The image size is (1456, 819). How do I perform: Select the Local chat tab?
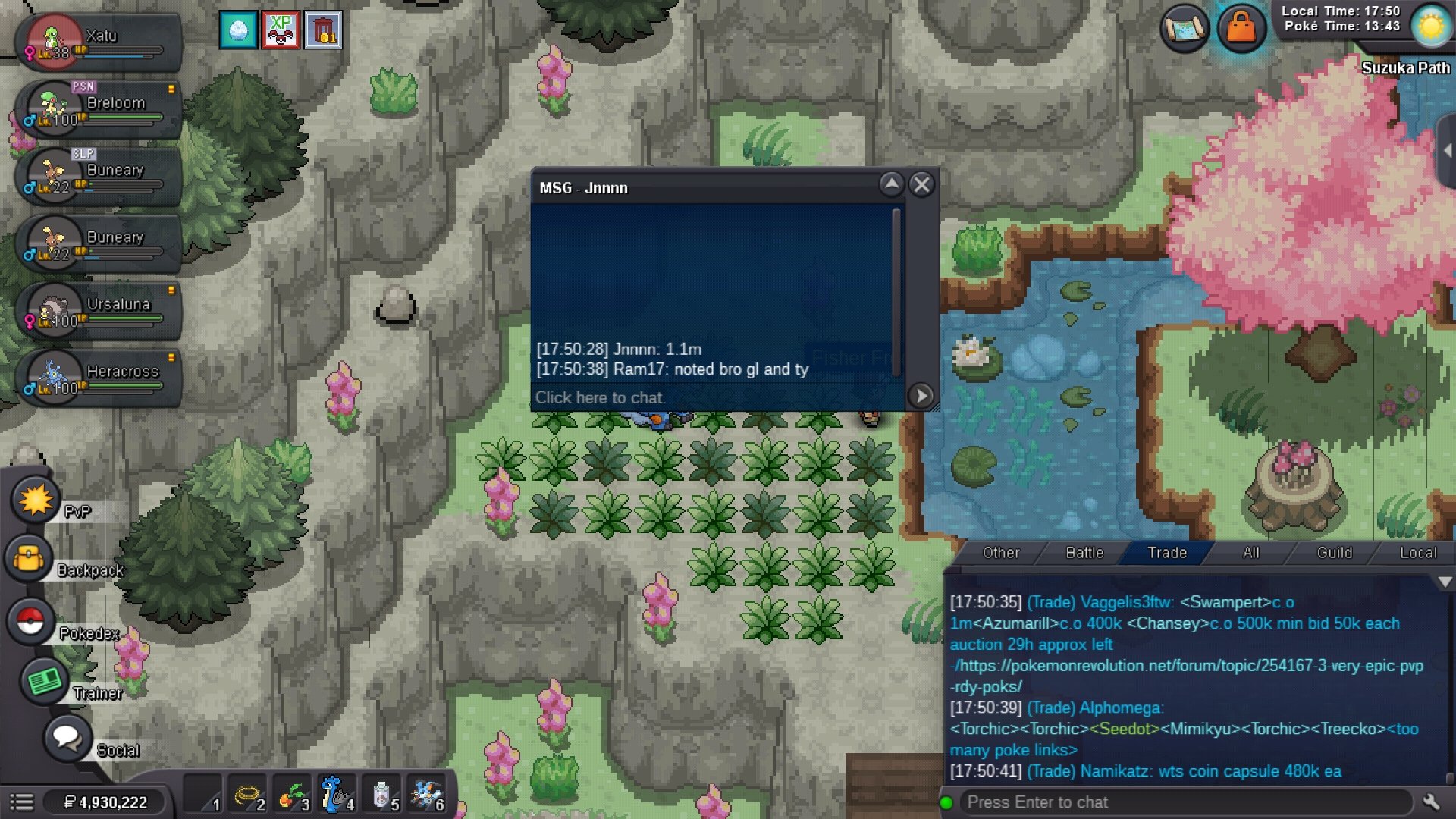point(1417,553)
